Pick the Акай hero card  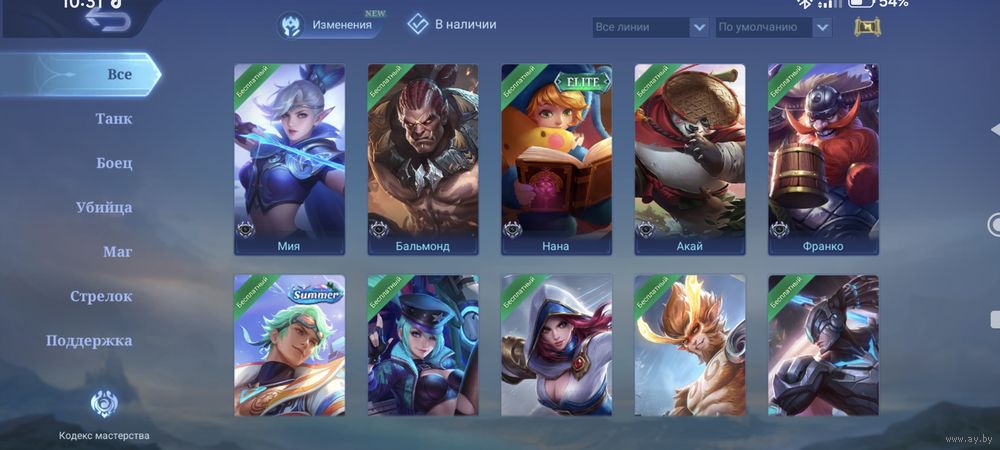pyautogui.click(x=689, y=160)
